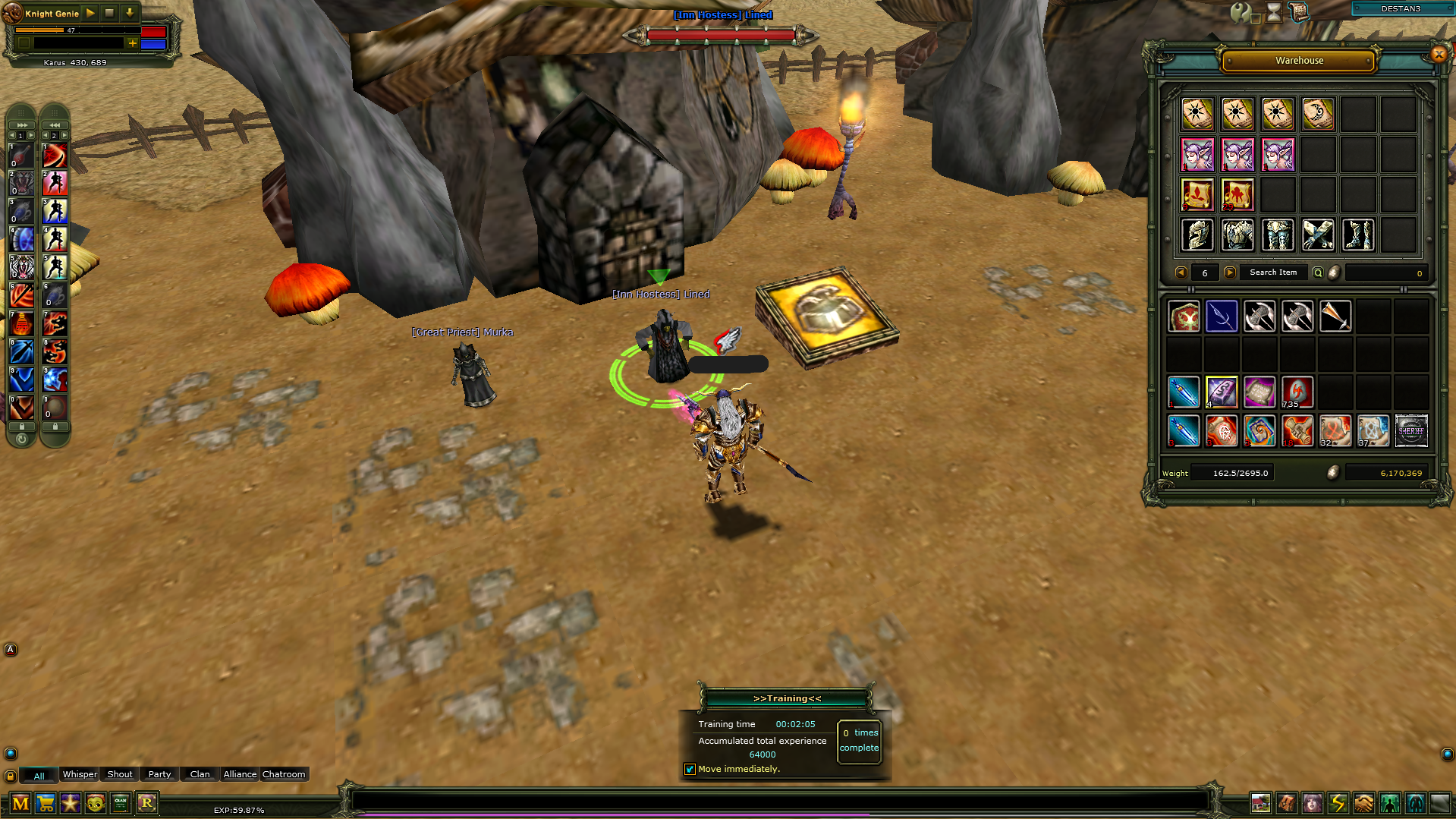Switch to the Party chat tab
The width and height of the screenshot is (1456, 819).
click(159, 774)
